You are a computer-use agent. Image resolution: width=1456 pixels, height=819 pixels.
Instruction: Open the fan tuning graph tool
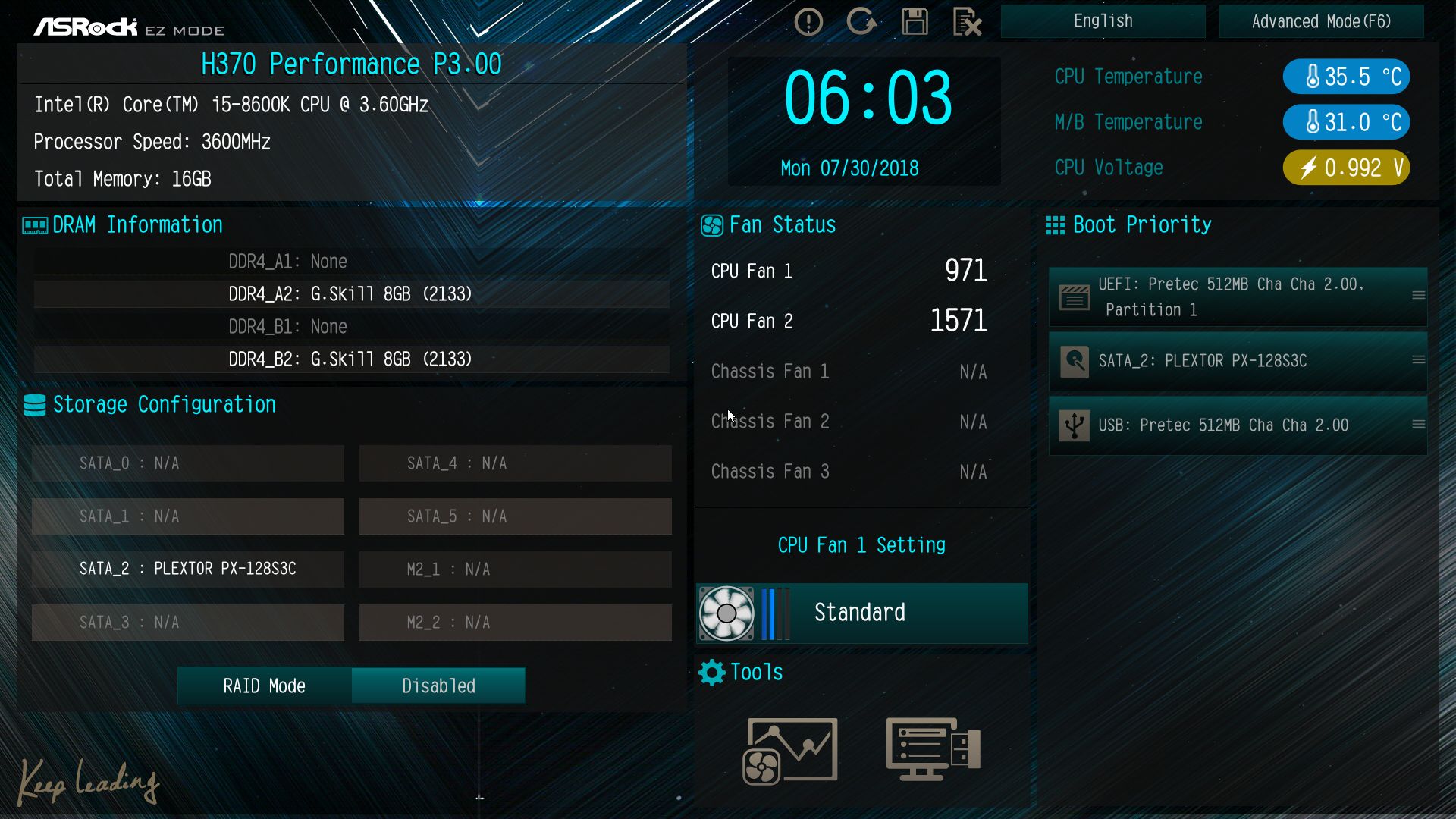coord(790,750)
